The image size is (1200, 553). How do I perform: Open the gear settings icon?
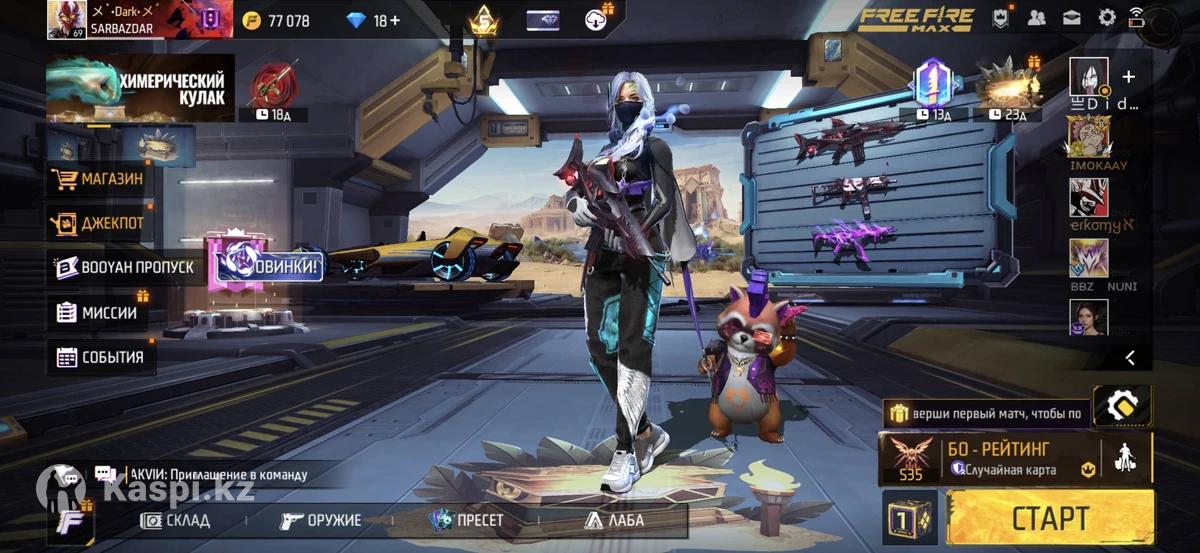[x=1107, y=17]
